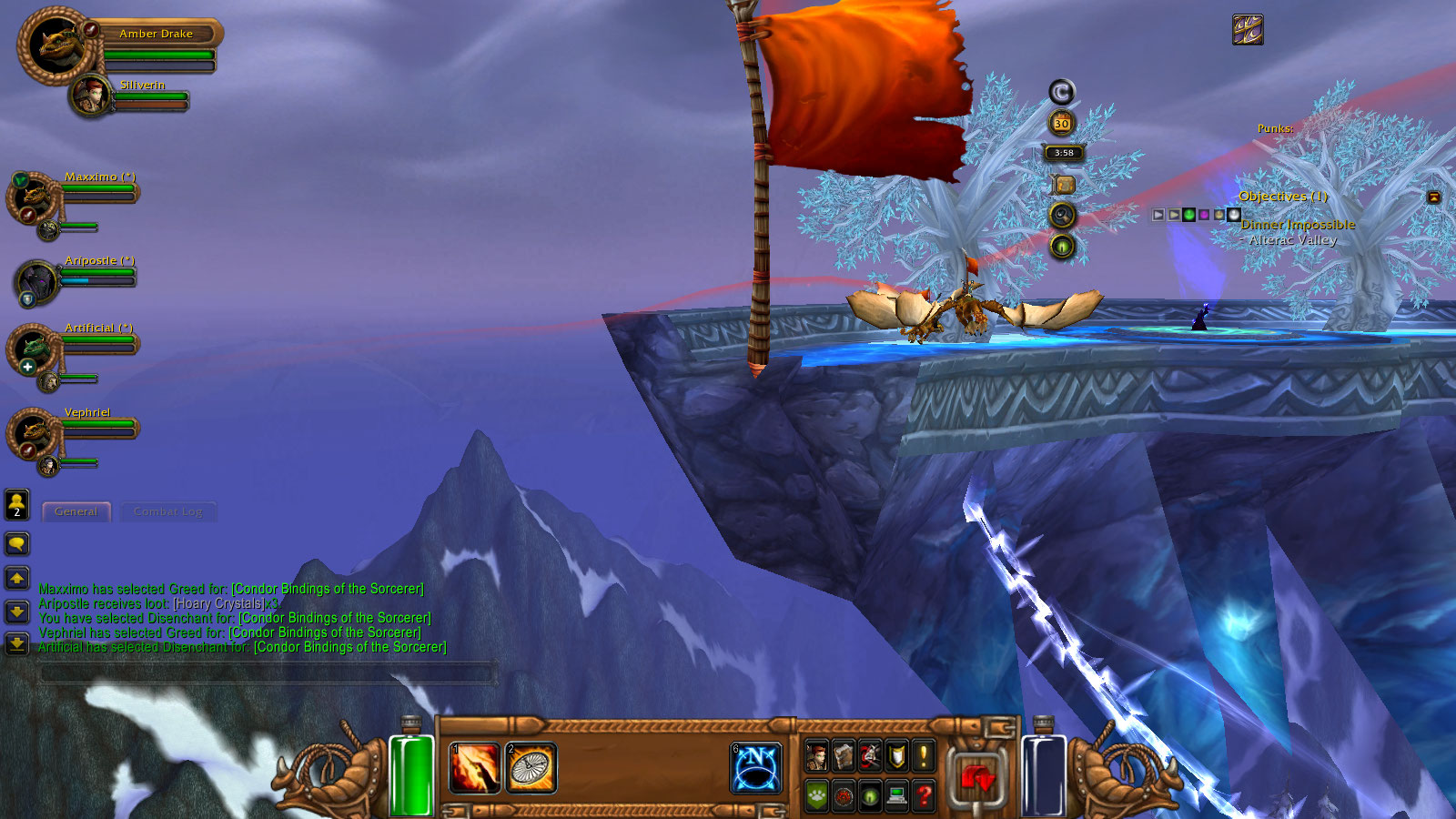Activate the blue compass ability in slot 6

click(x=756, y=768)
